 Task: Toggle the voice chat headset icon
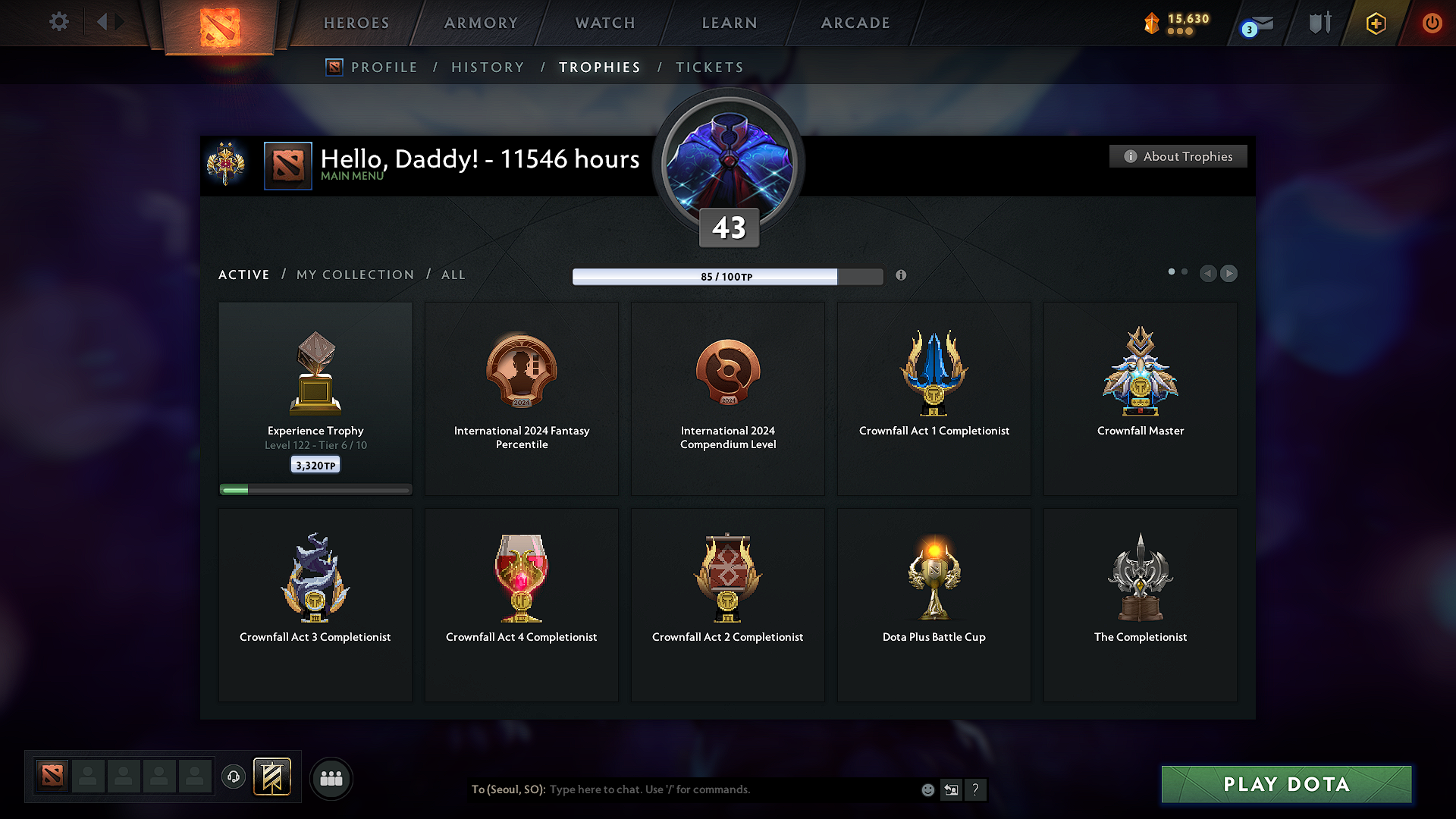click(x=233, y=777)
